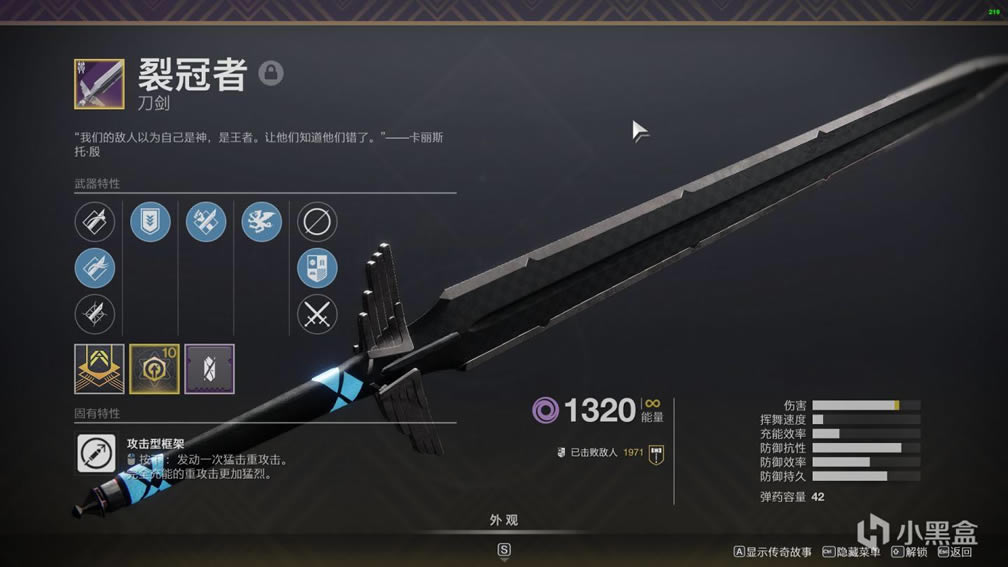Open the 外观 appearance section
Image resolution: width=1008 pixels, height=567 pixels.
click(504, 521)
